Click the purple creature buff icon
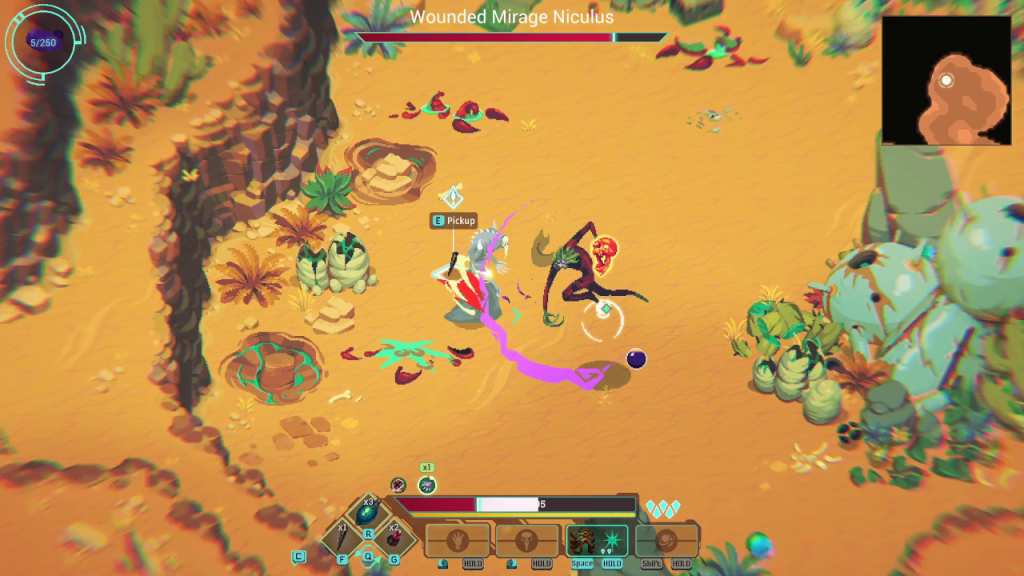 (x=427, y=485)
